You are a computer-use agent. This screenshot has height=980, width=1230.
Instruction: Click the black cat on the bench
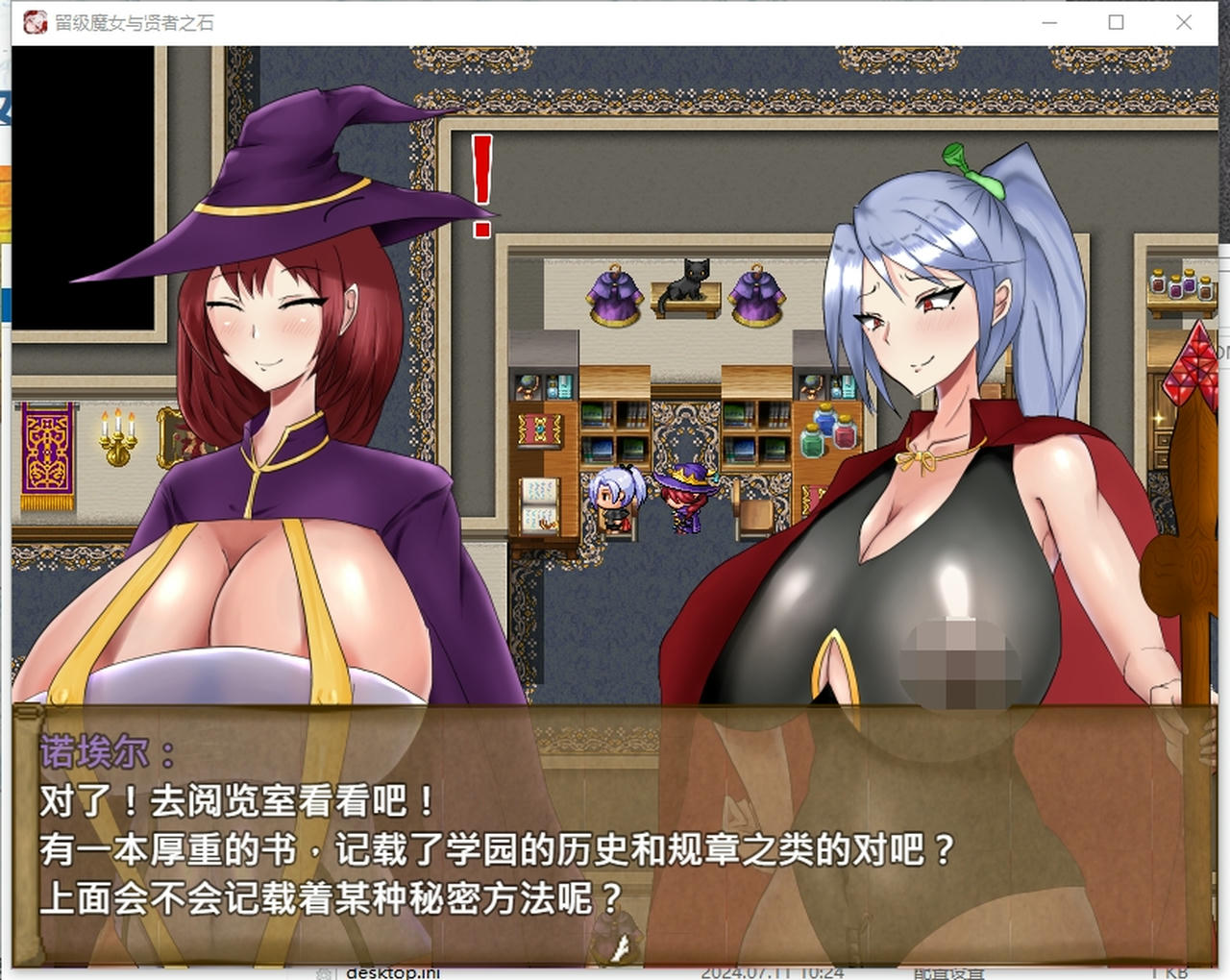point(694,282)
